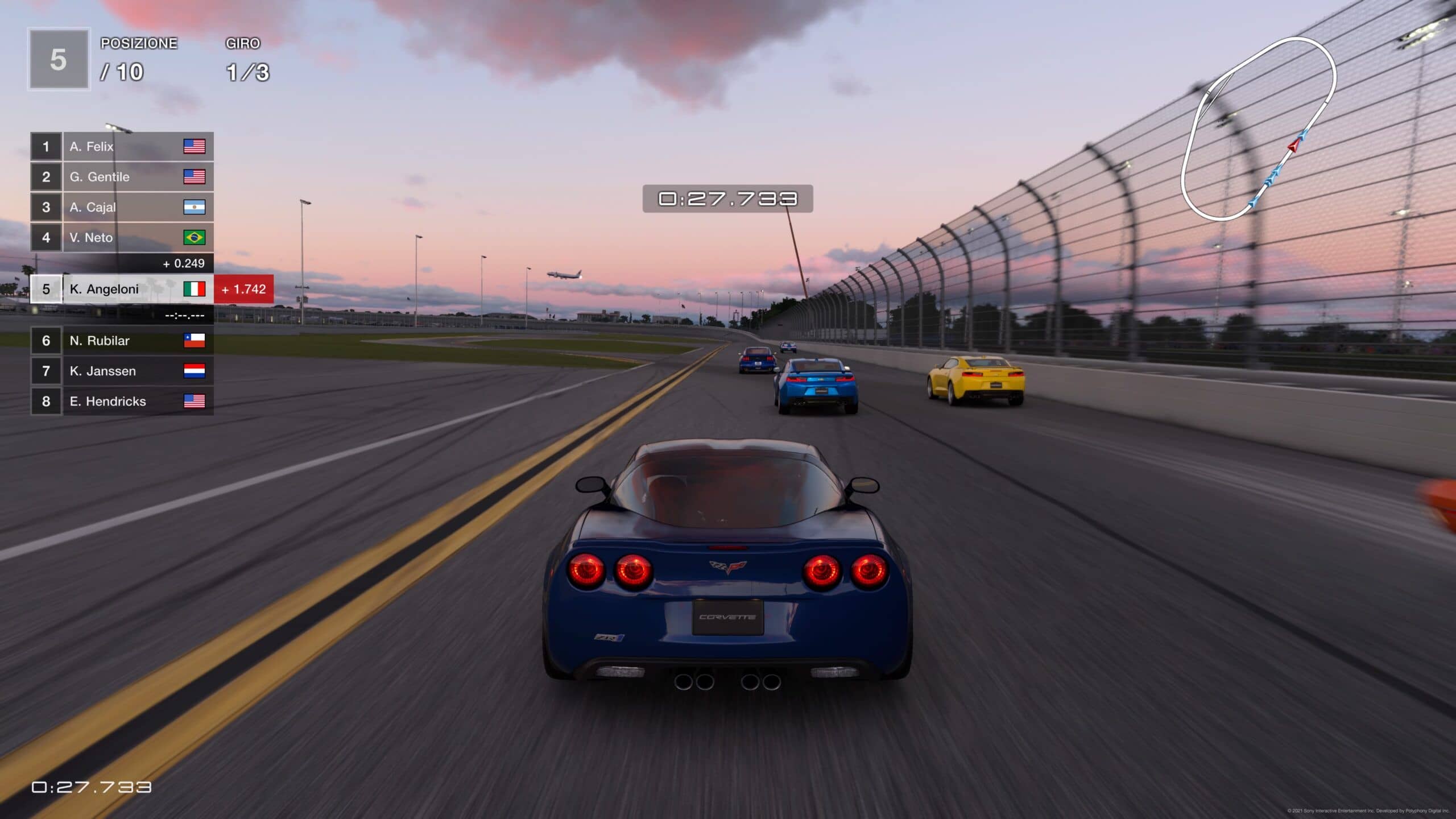Click the red player marker on the minimap
Screen dimensions: 1456x819
1293,146
